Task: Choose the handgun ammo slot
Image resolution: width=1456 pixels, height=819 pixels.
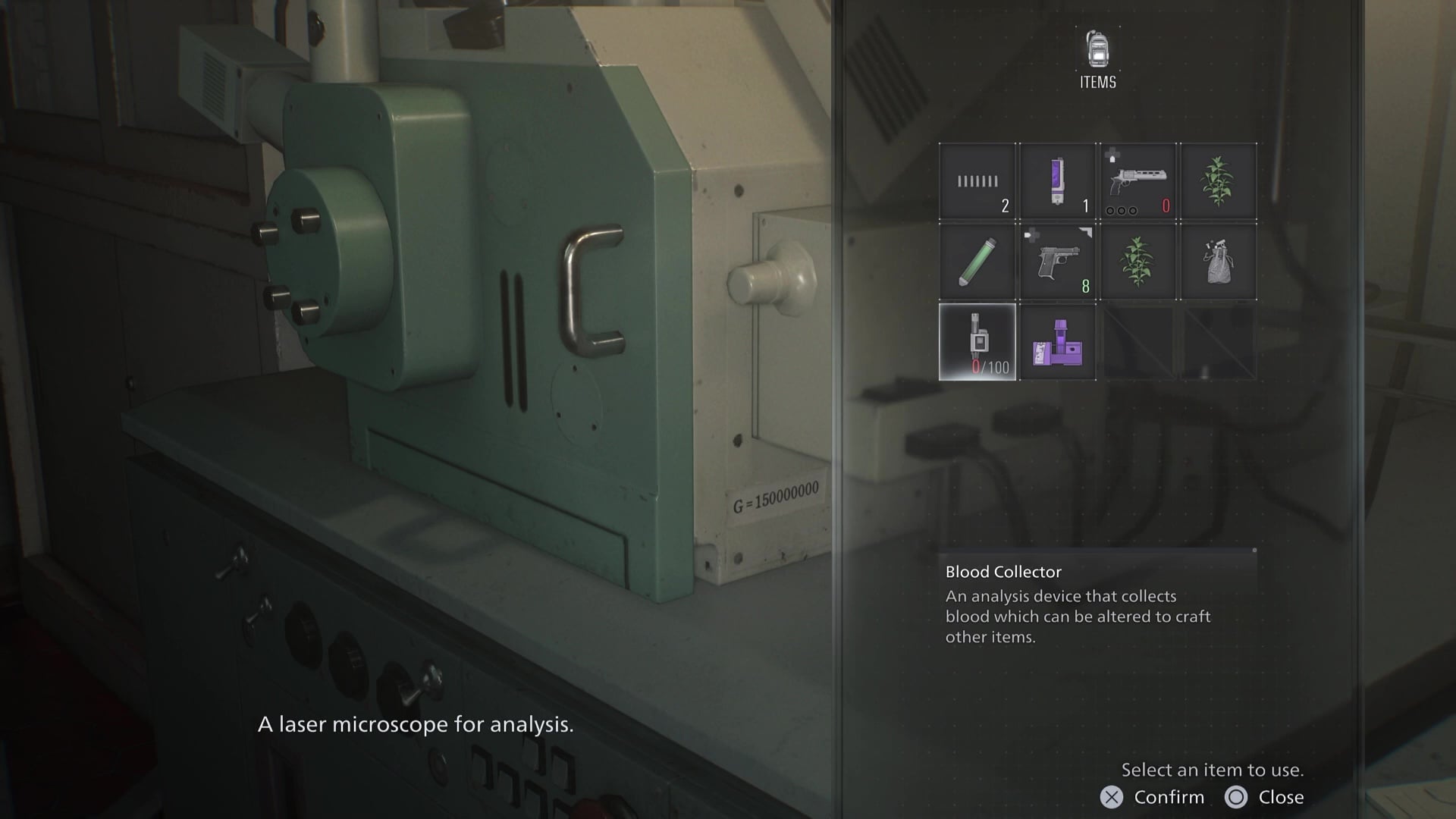Action: point(977,182)
